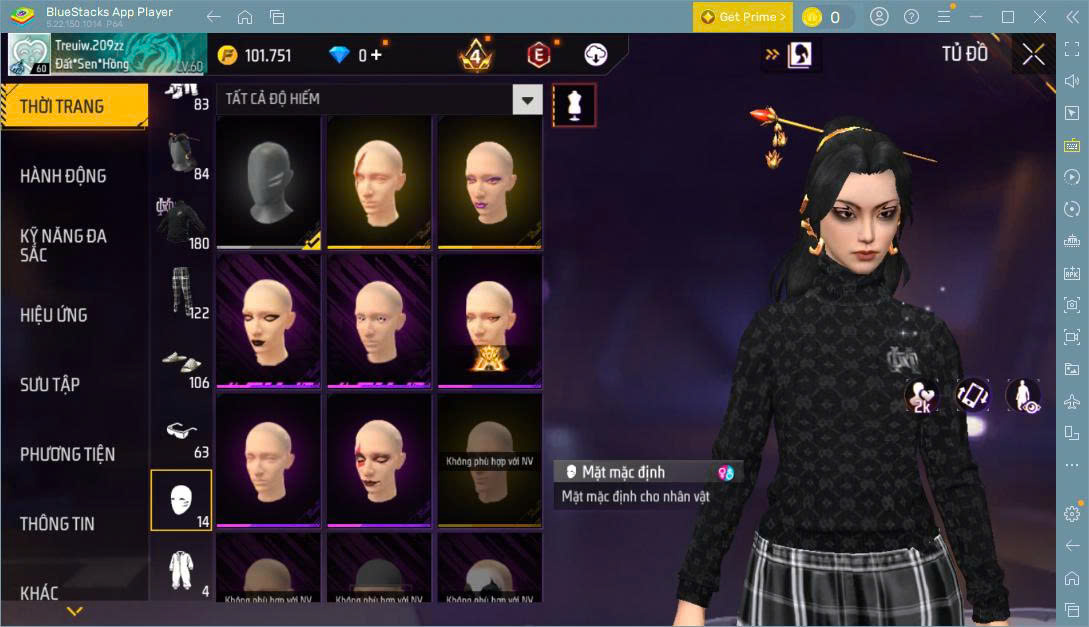Select the black sweater tops category
Screen dimensions: 1089x627
pyautogui.click(x=181, y=221)
